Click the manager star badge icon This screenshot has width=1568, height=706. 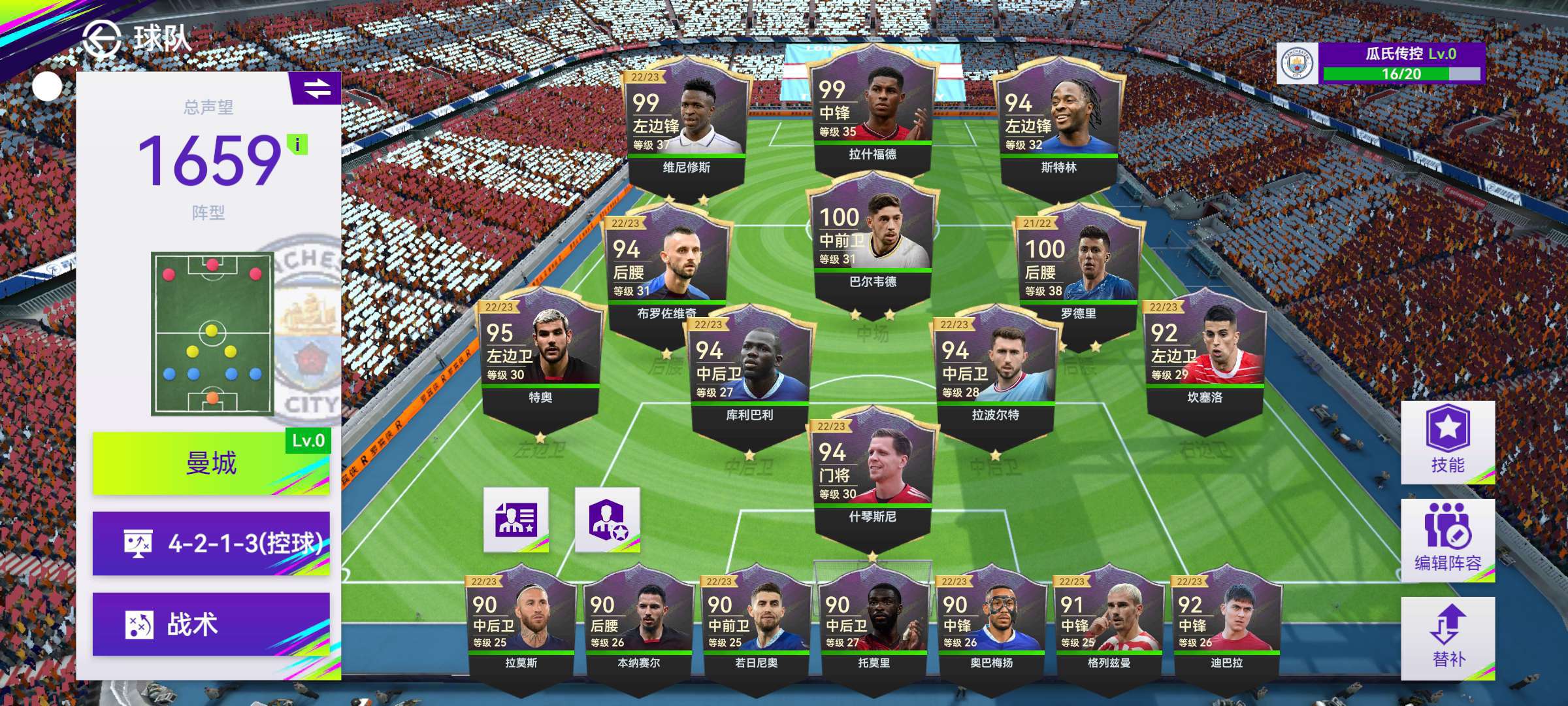point(607,520)
